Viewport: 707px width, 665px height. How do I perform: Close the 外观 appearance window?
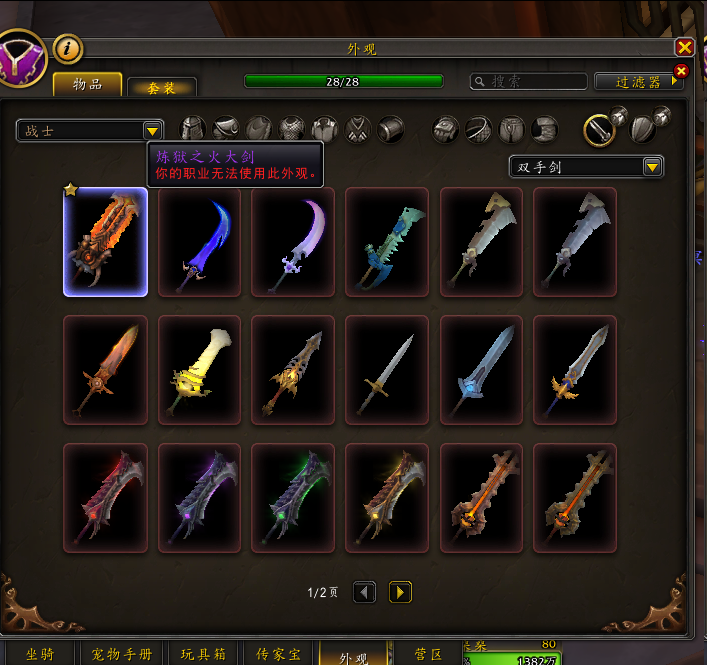click(684, 48)
